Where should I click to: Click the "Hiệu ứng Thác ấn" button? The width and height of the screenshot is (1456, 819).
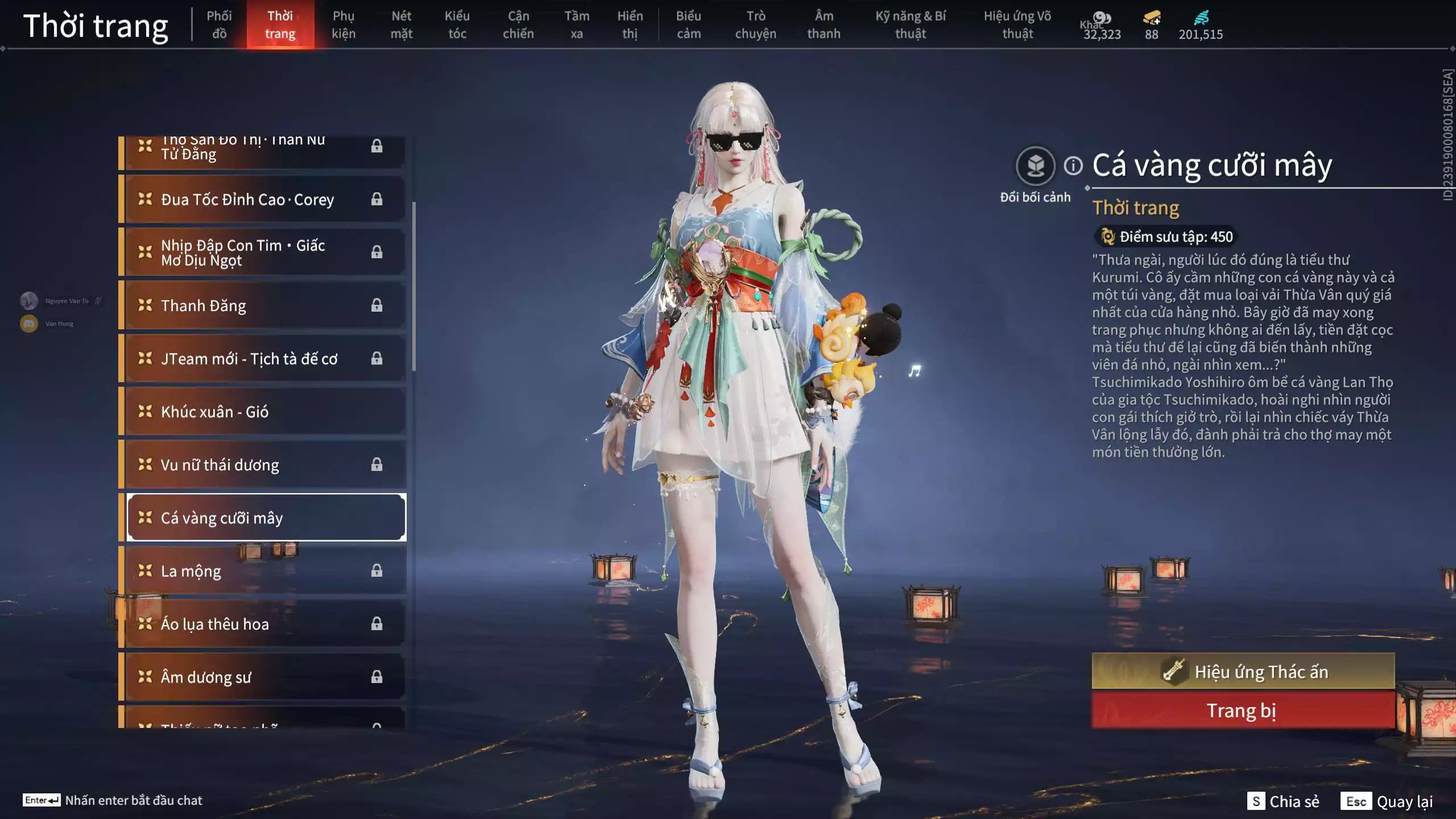click(1243, 671)
